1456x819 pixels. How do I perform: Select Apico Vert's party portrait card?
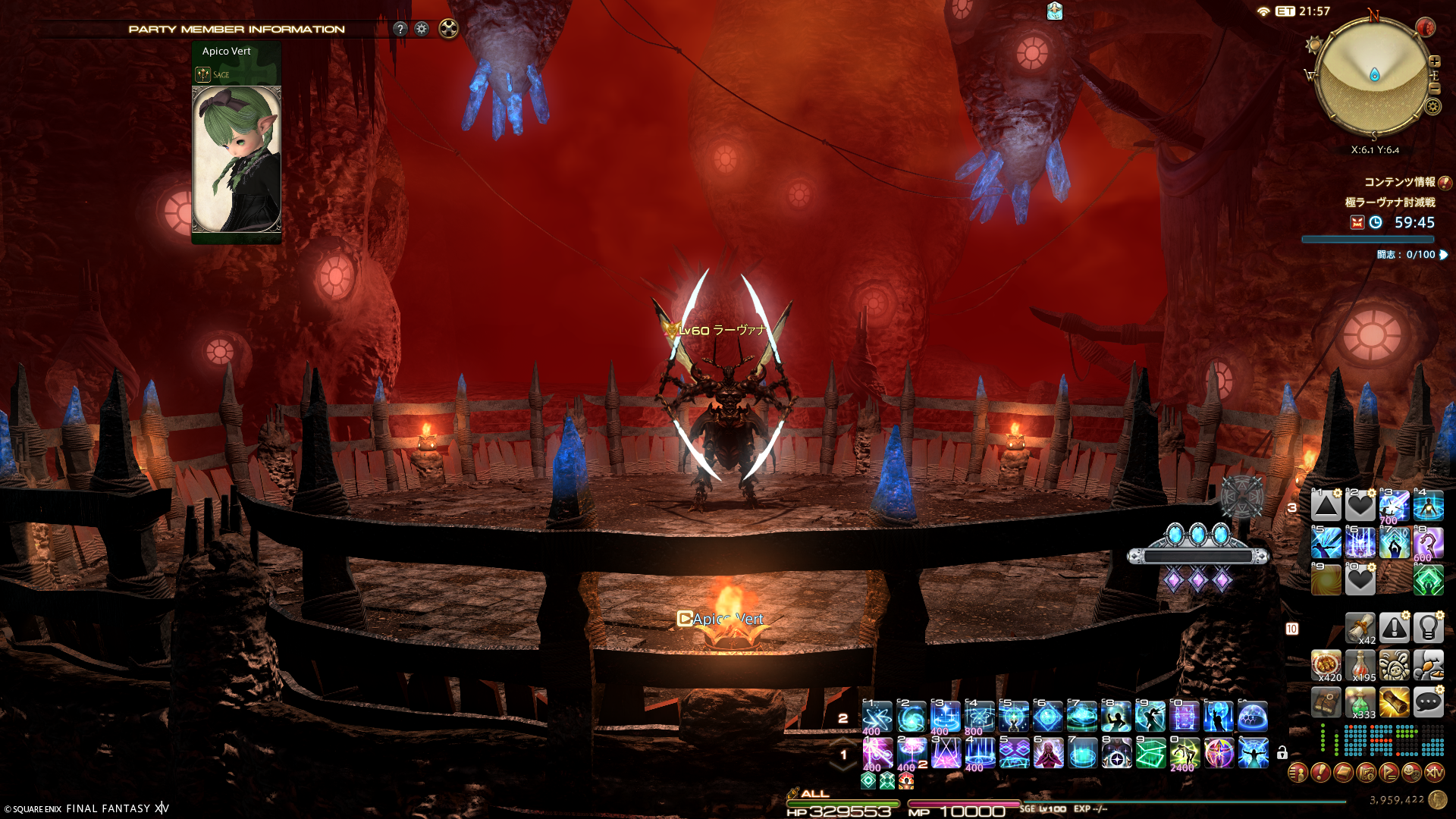coord(237,158)
